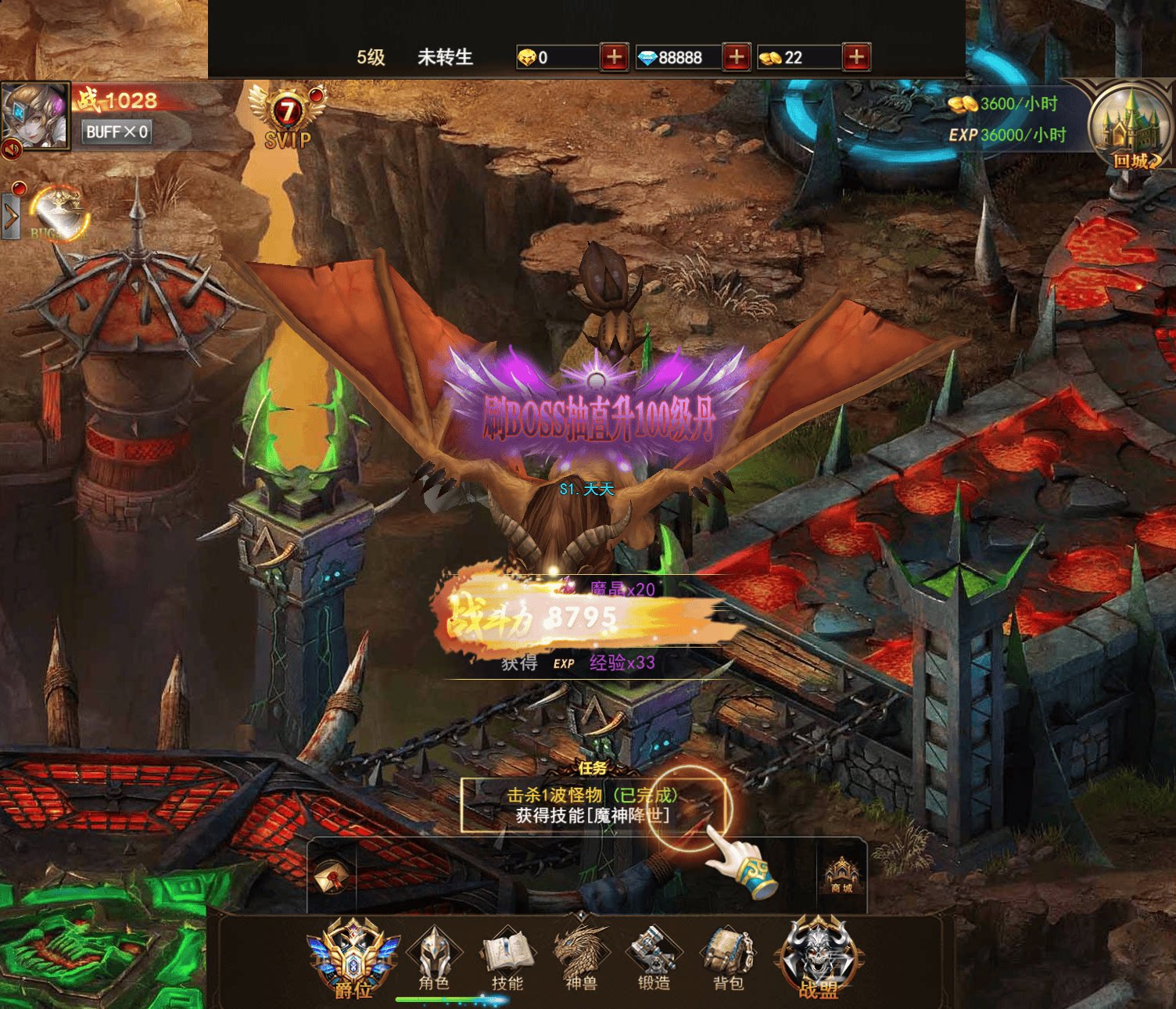Add gold ingots with the plus button
1176x1009 pixels.
pos(615,57)
